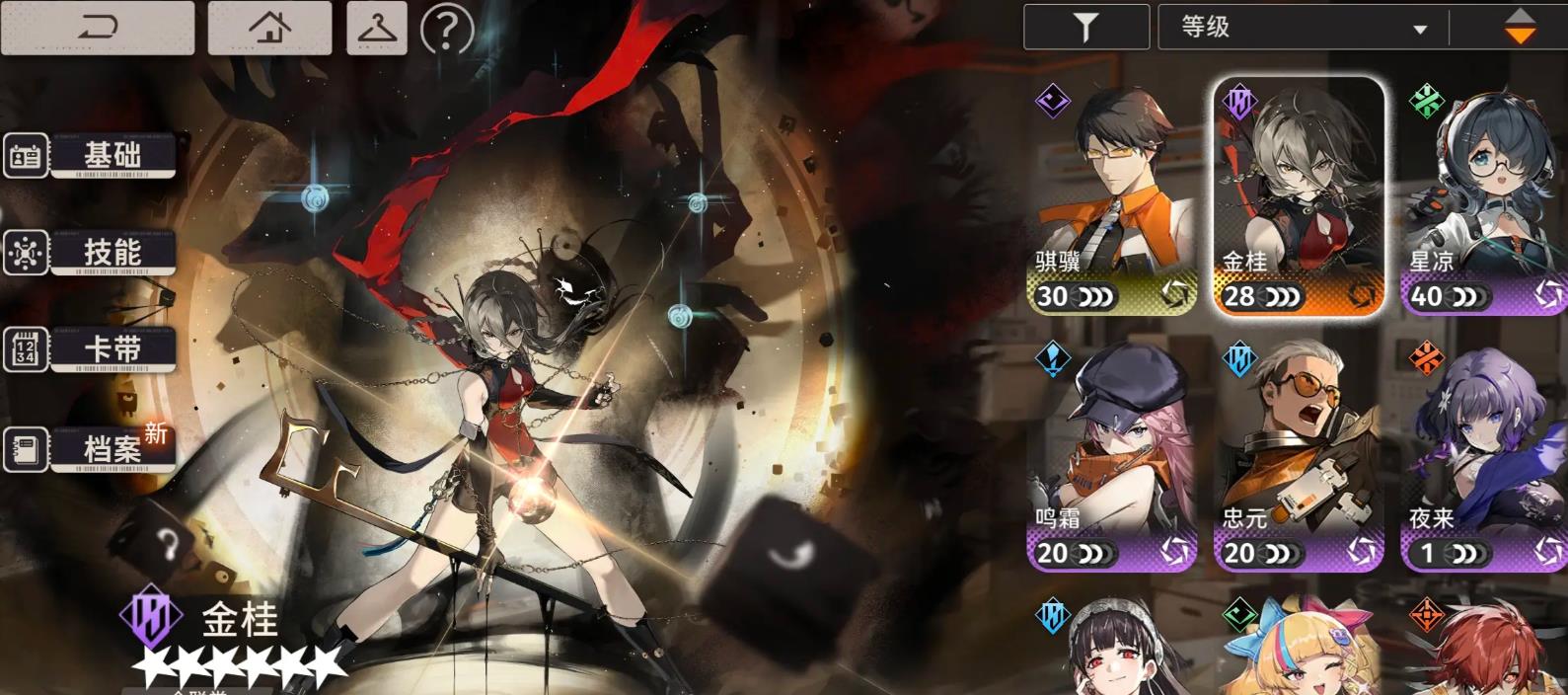Return to the home screen

click(x=269, y=28)
